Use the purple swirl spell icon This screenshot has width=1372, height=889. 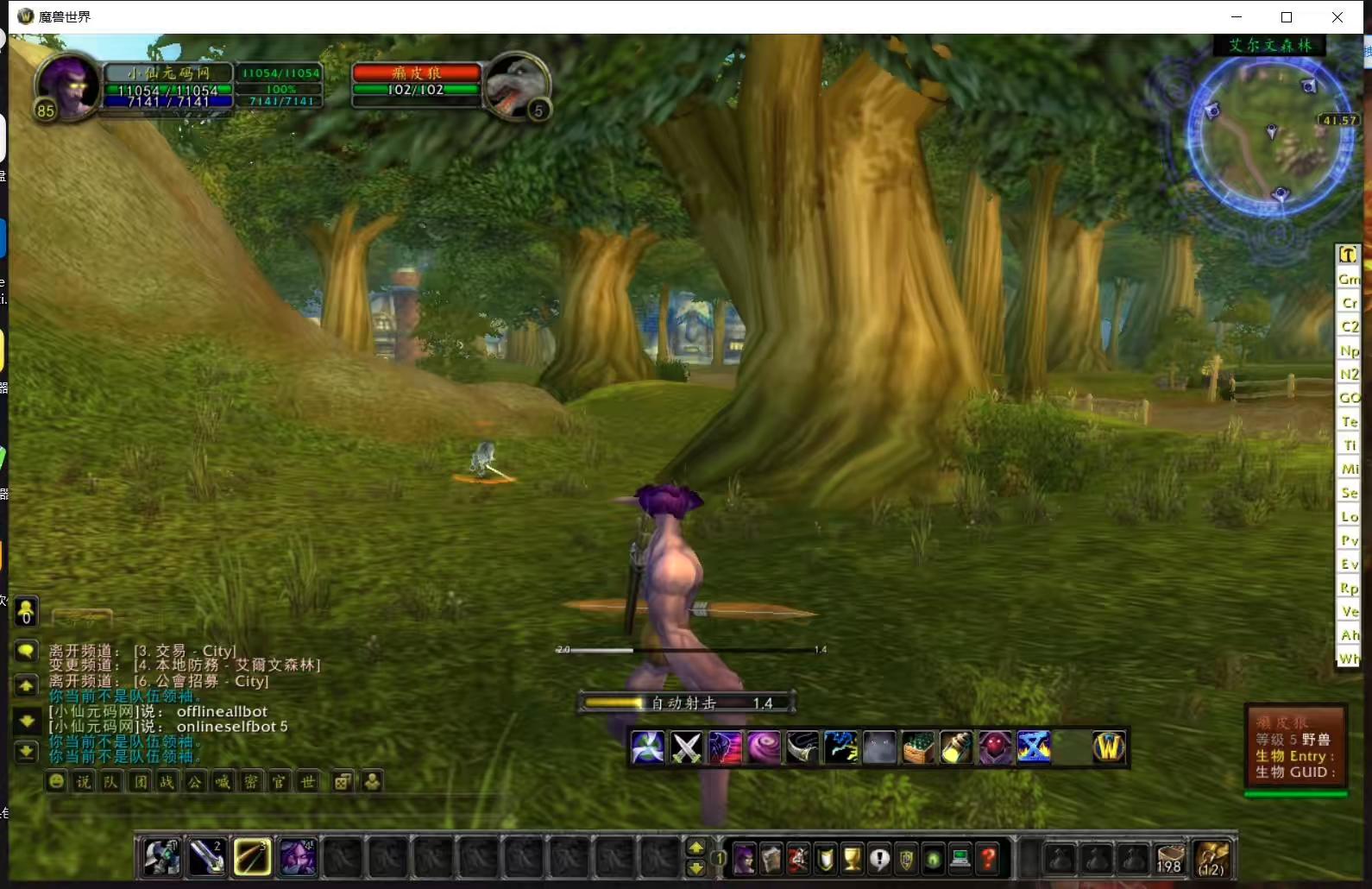[764, 747]
